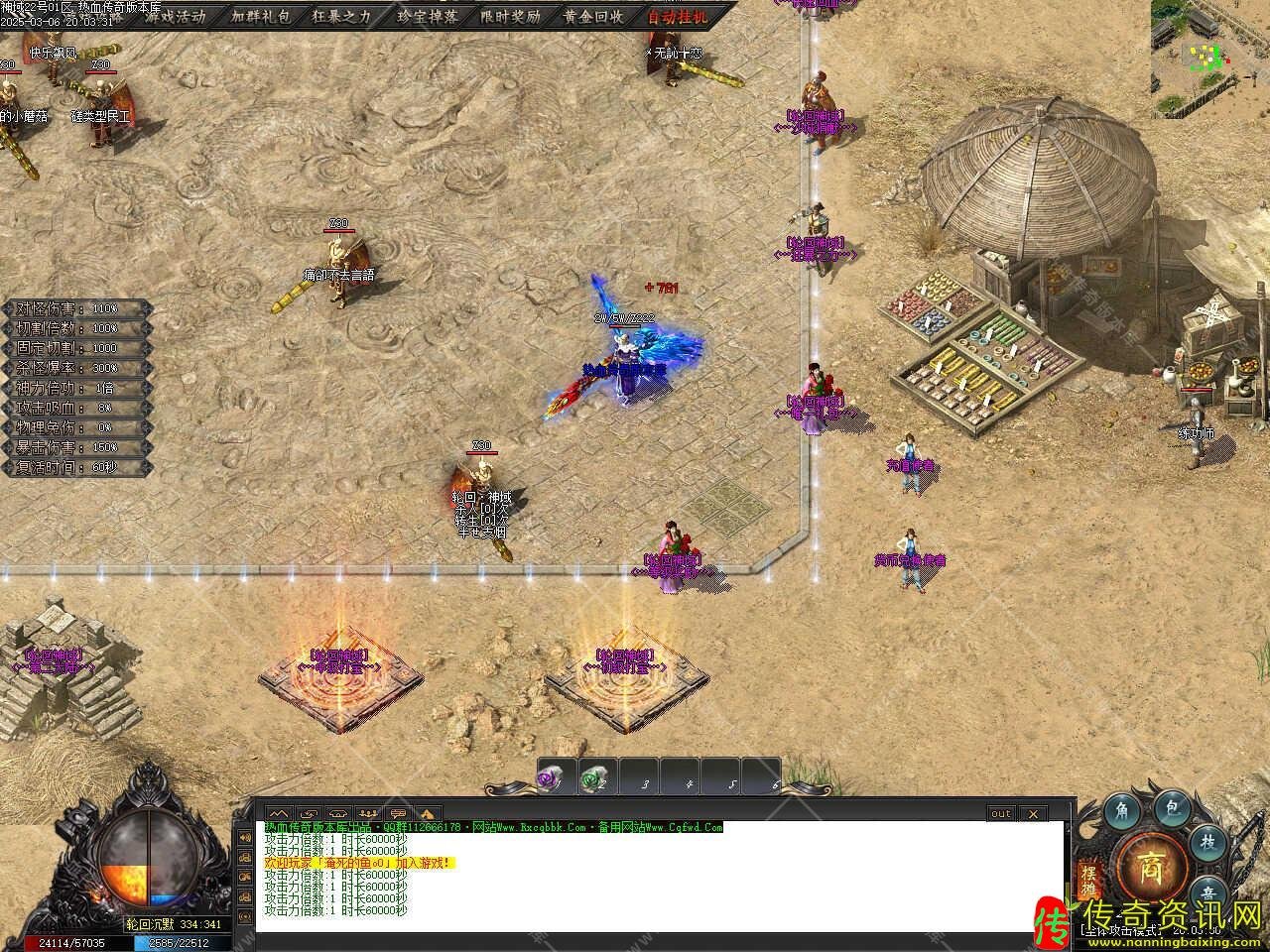The width and height of the screenshot is (1270, 952).
Task: Open the 游戏活动 events menu
Action: (x=175, y=16)
